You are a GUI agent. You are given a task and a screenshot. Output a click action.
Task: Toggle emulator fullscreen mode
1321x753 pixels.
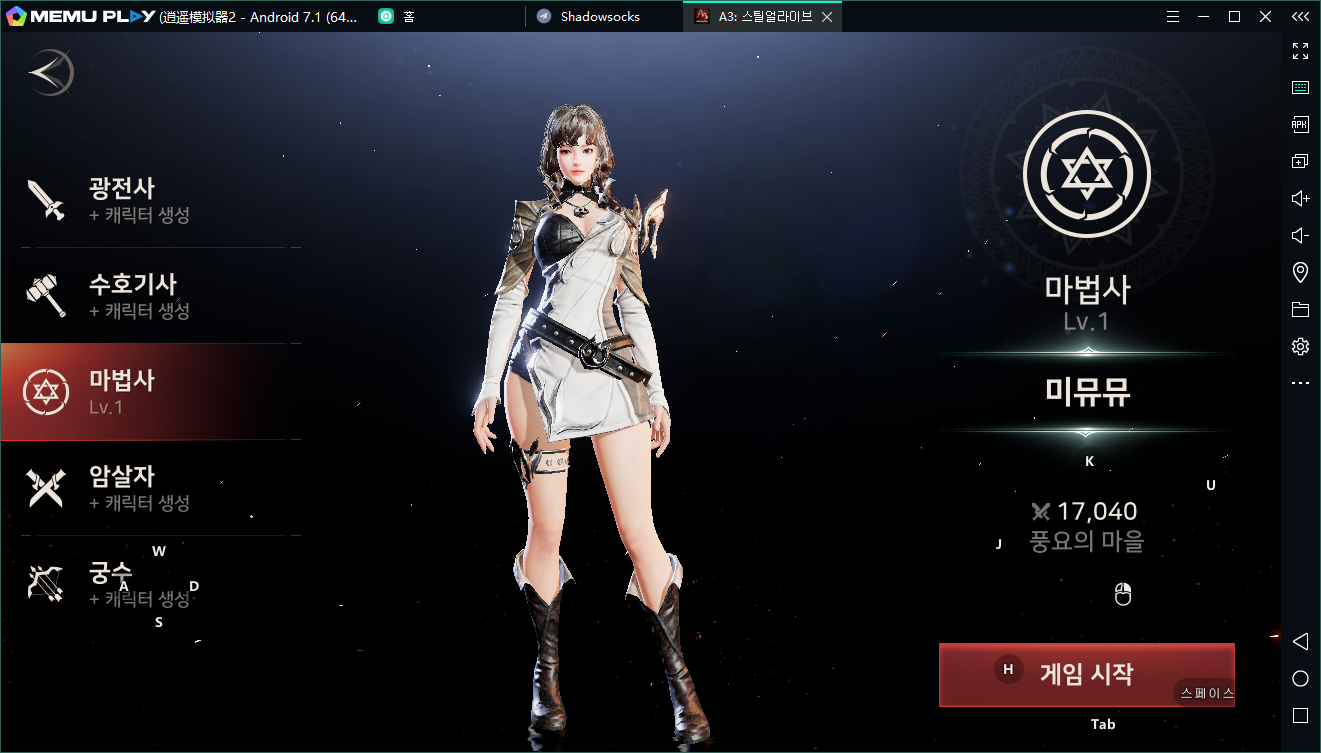[1300, 51]
